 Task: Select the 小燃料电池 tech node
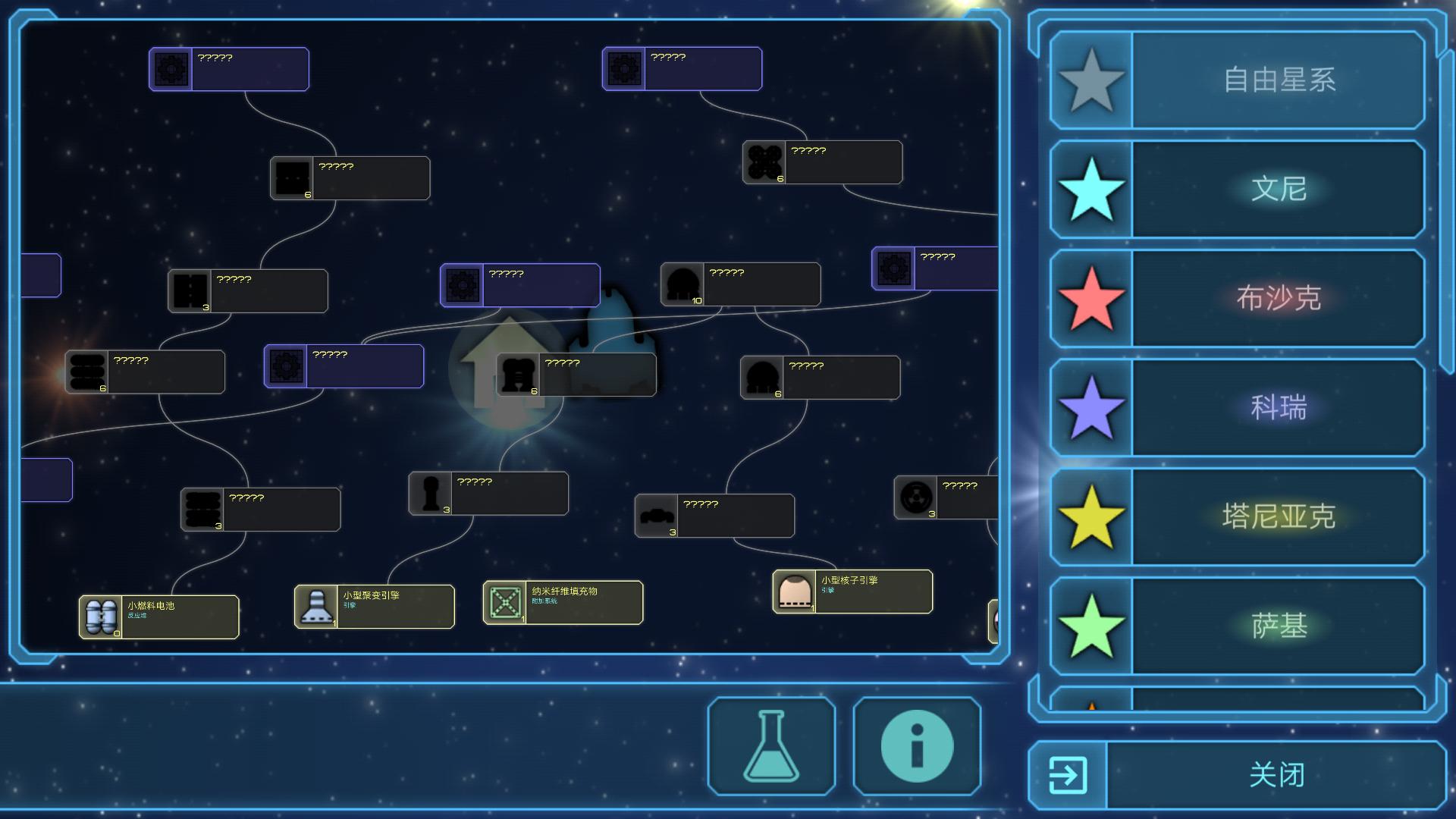click(159, 617)
